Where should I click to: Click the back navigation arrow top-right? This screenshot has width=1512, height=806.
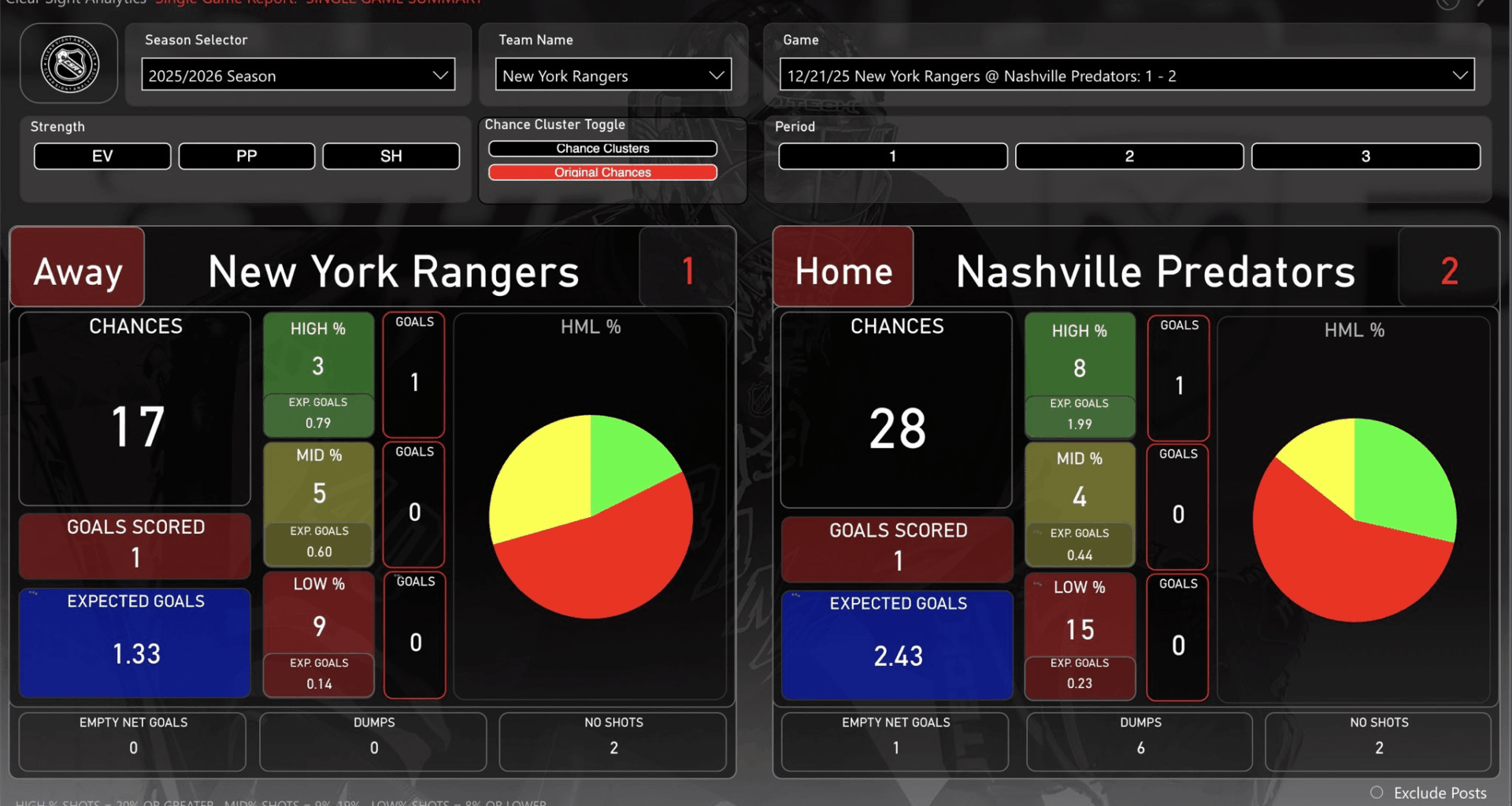point(1446,5)
